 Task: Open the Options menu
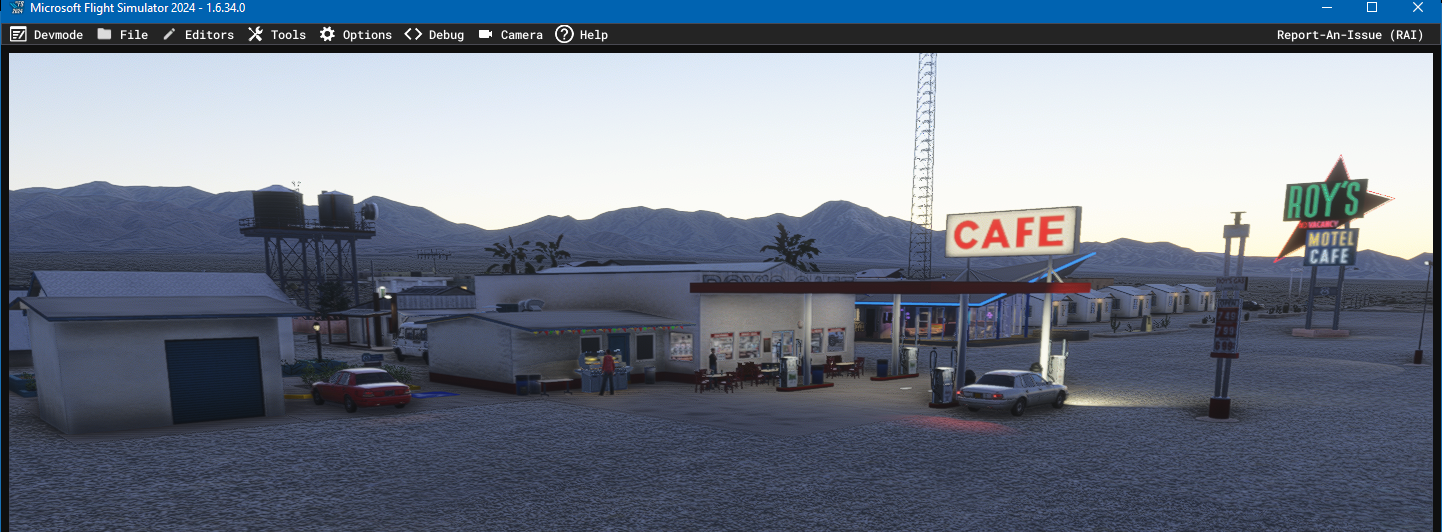coord(356,35)
